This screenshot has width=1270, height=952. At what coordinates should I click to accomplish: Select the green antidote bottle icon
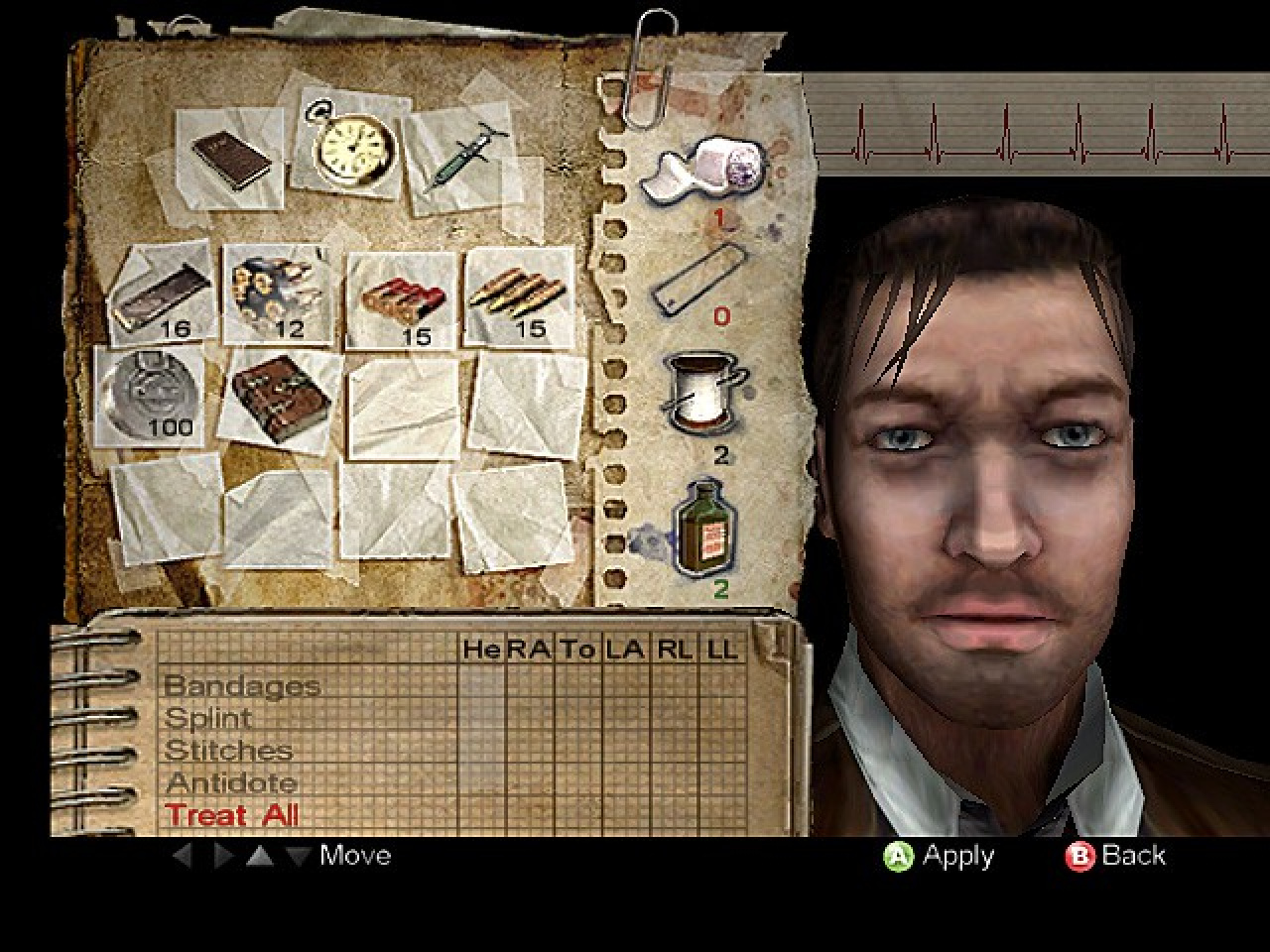pos(705,526)
